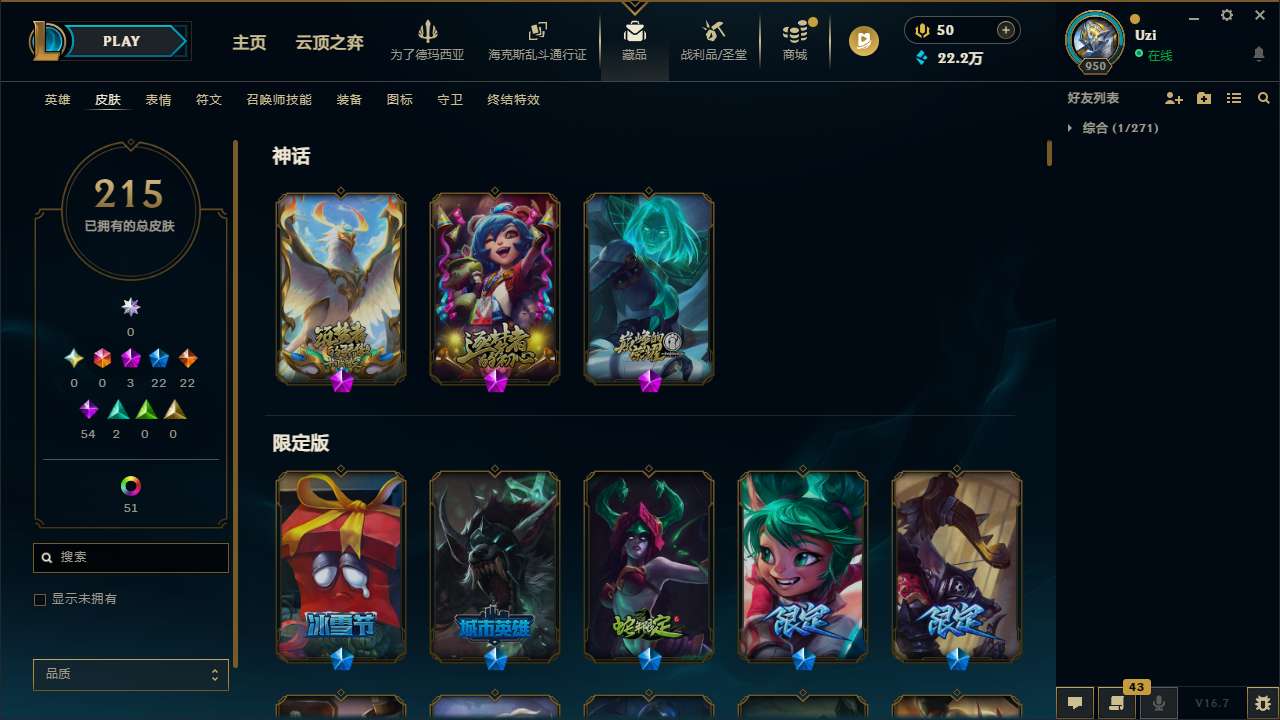Switch to the 英雄 tab

(x=57, y=100)
